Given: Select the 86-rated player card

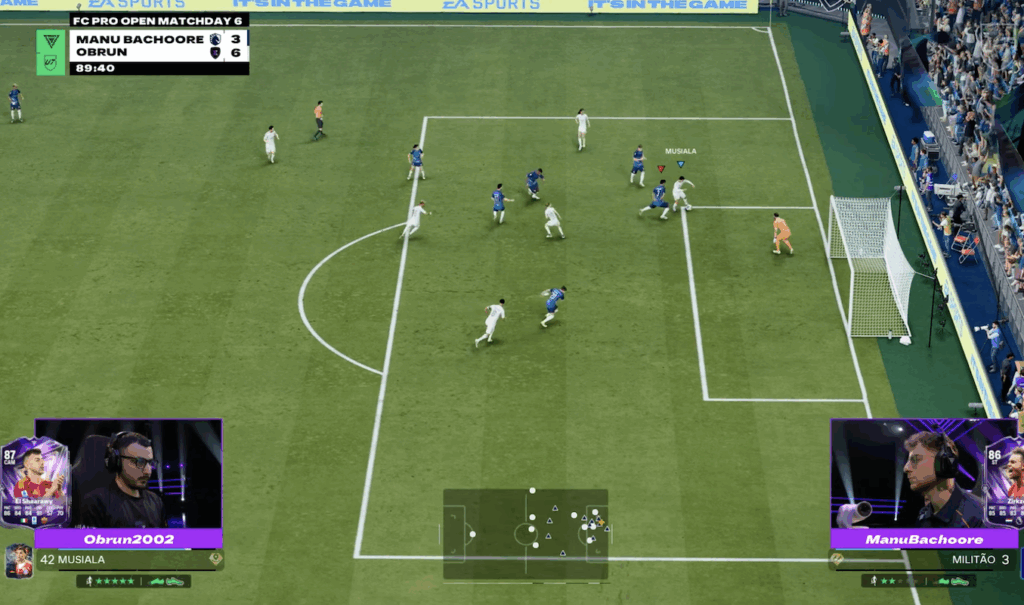Looking at the screenshot, I should [1002, 481].
